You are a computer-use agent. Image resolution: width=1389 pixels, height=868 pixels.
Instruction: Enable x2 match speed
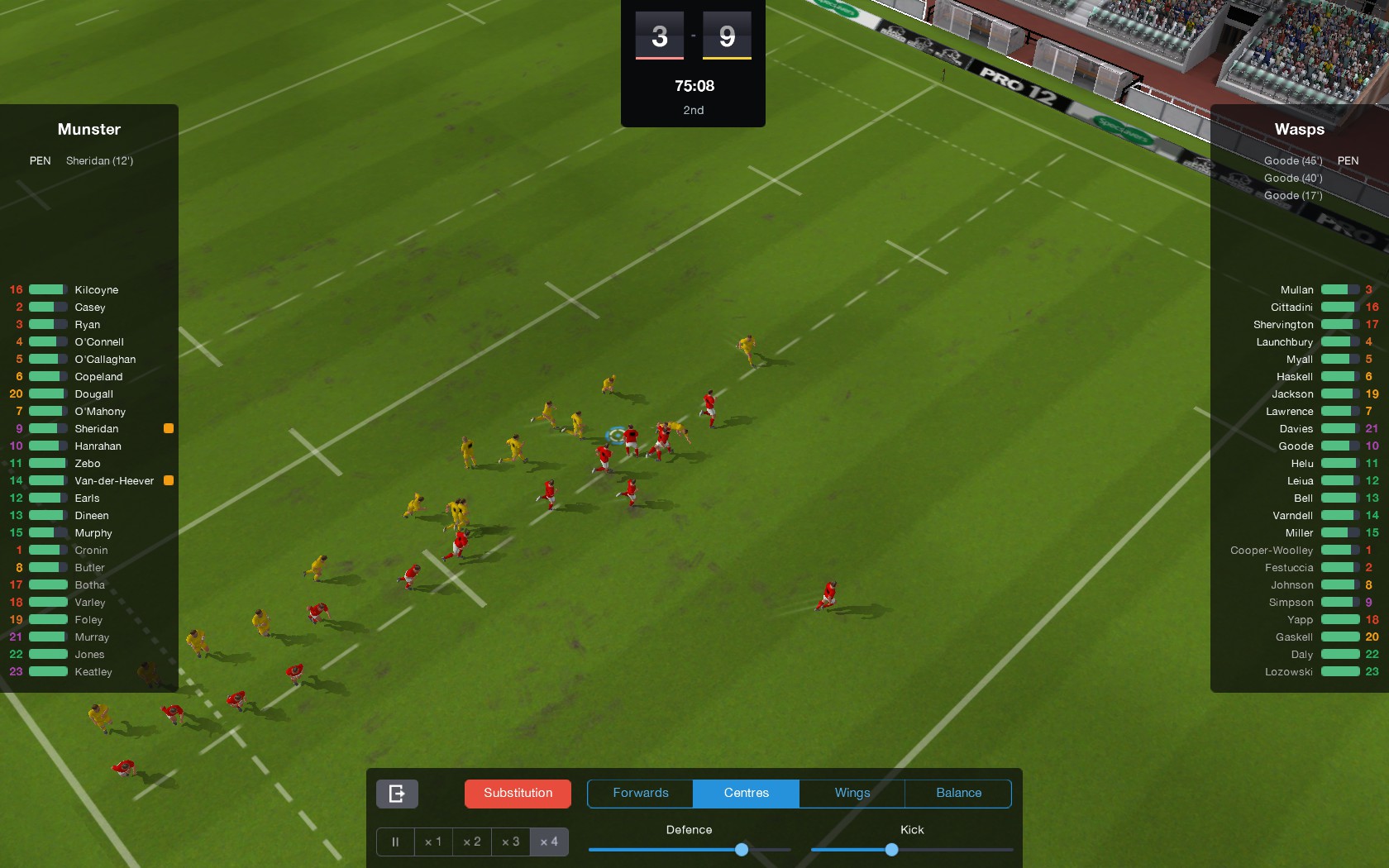coord(471,842)
